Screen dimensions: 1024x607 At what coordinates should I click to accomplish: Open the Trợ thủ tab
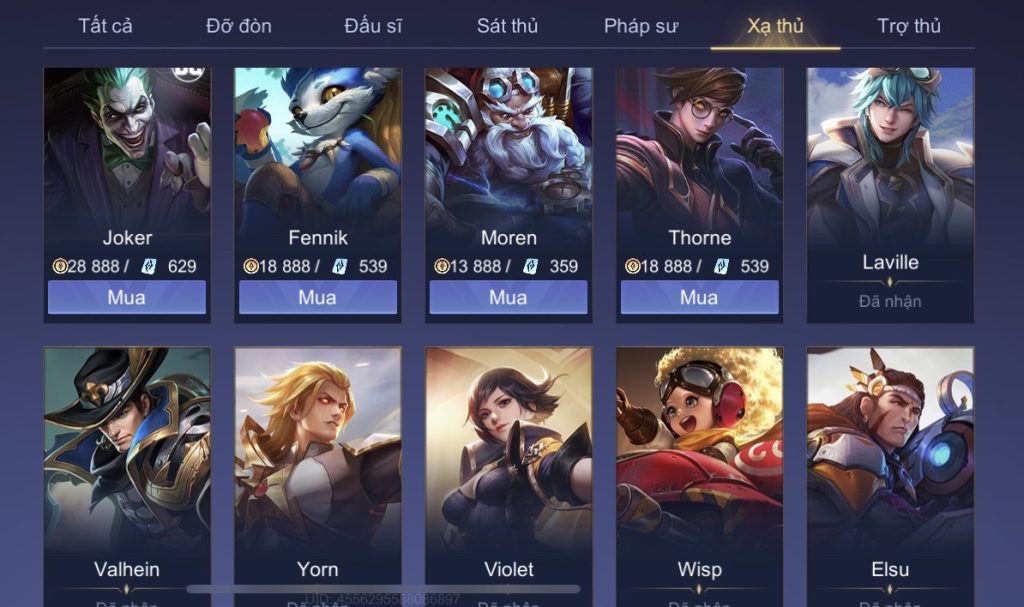909,26
